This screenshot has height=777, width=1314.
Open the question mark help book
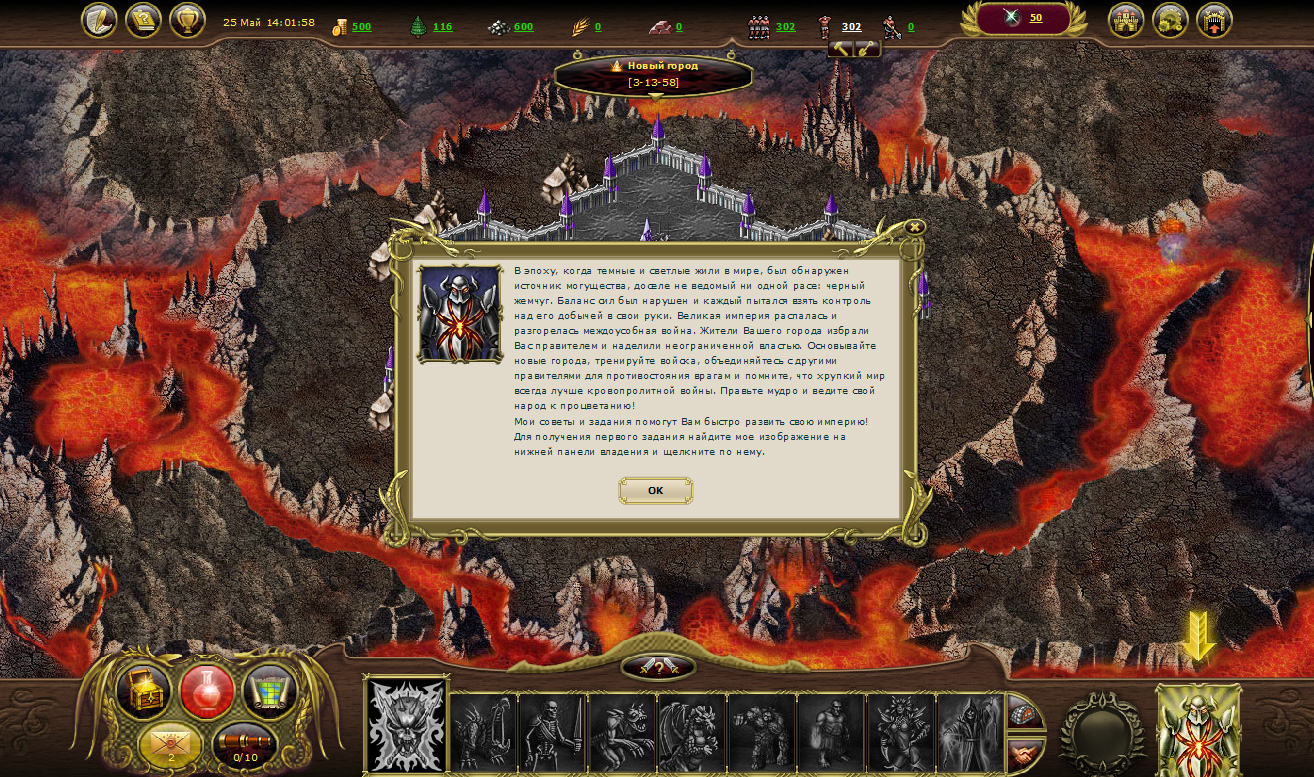(143, 20)
